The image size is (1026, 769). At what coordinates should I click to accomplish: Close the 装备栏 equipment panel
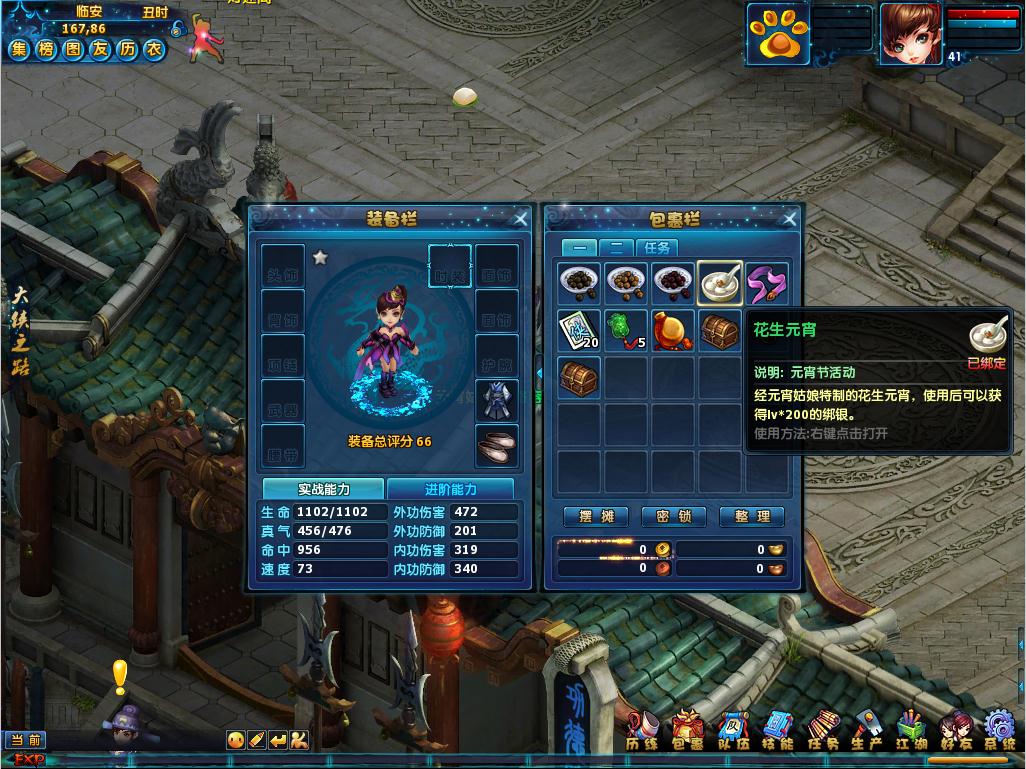pos(521,219)
